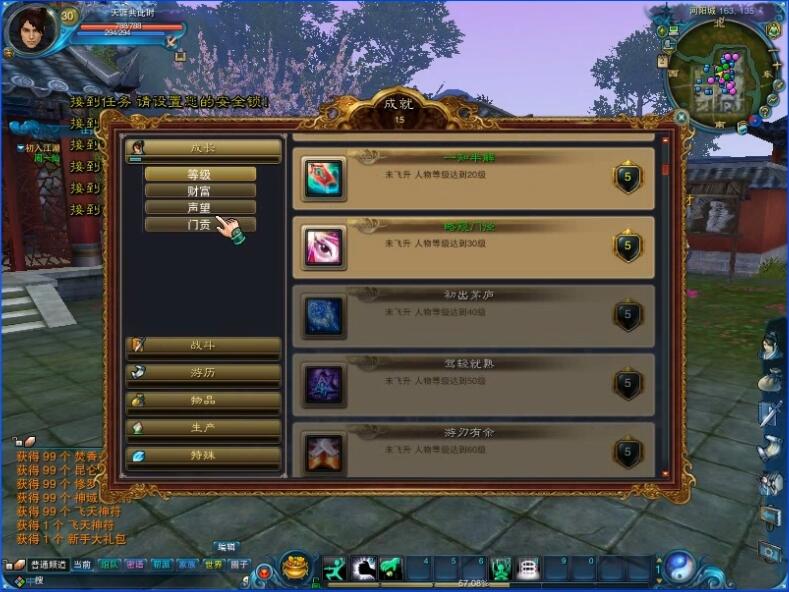Choose the 声望 subcategory
Screen dimensions: 789x592
[x=200, y=208]
